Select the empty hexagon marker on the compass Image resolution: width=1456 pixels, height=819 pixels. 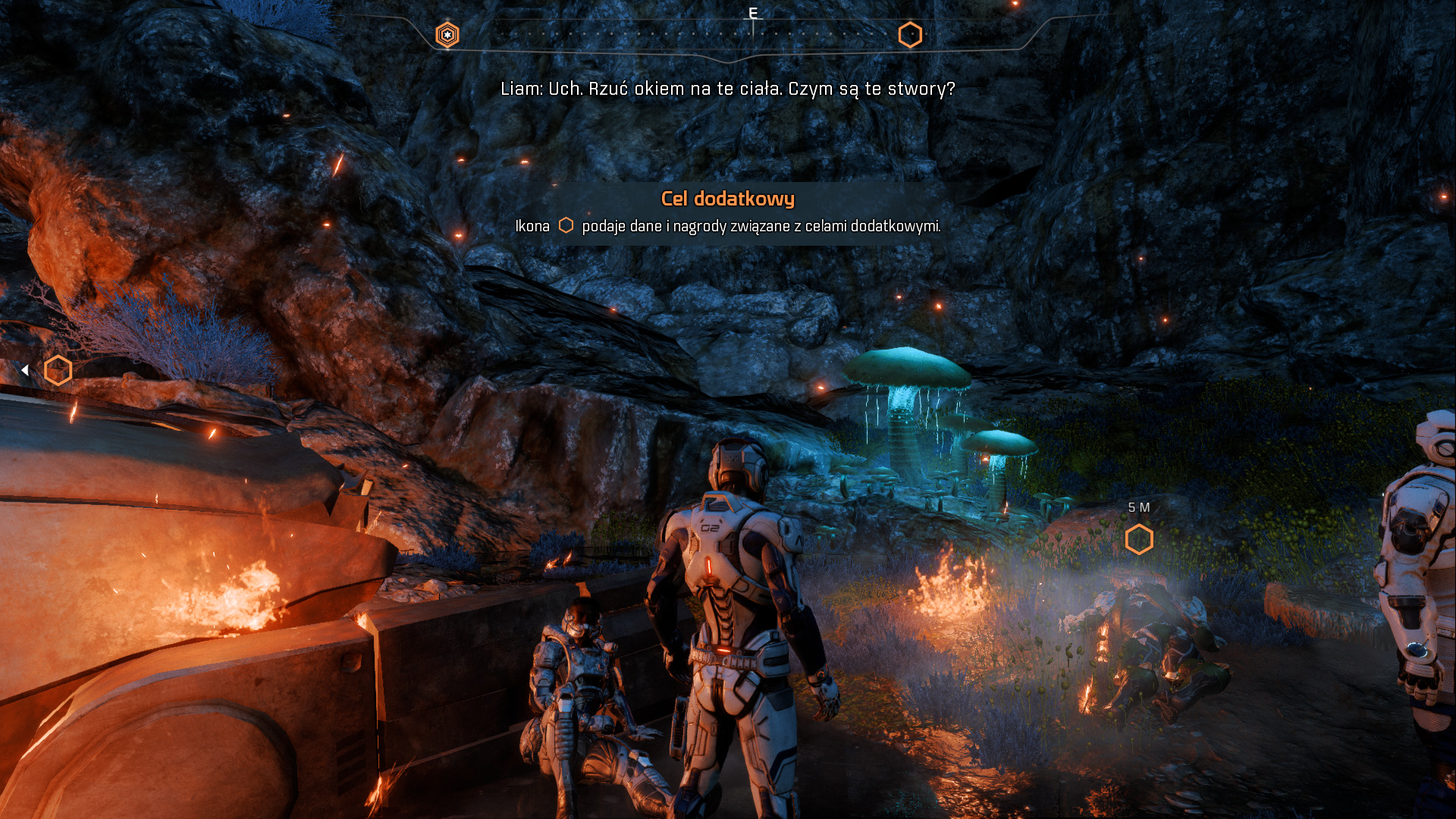pos(910,35)
